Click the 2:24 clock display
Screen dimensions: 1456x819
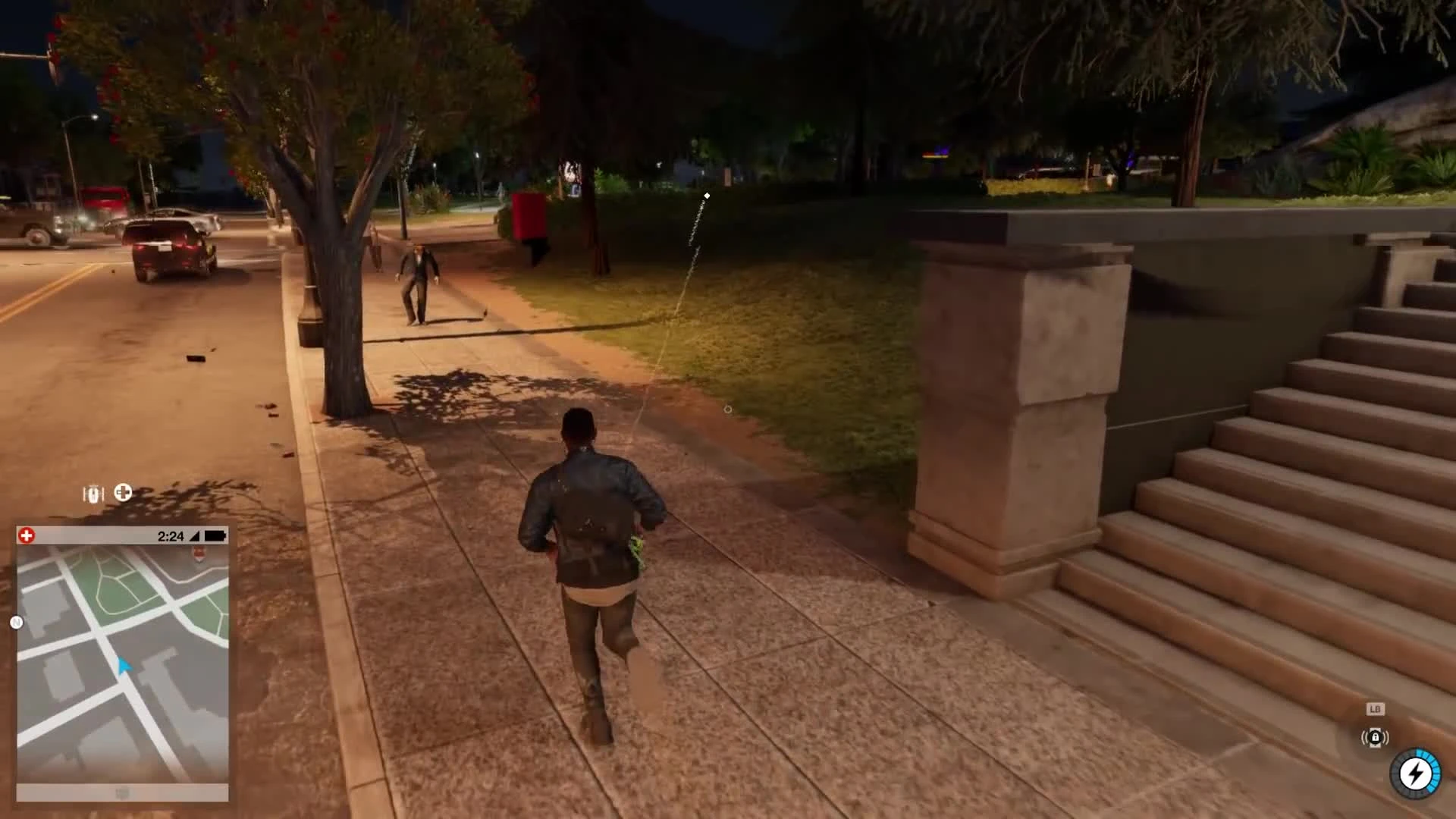(x=171, y=535)
